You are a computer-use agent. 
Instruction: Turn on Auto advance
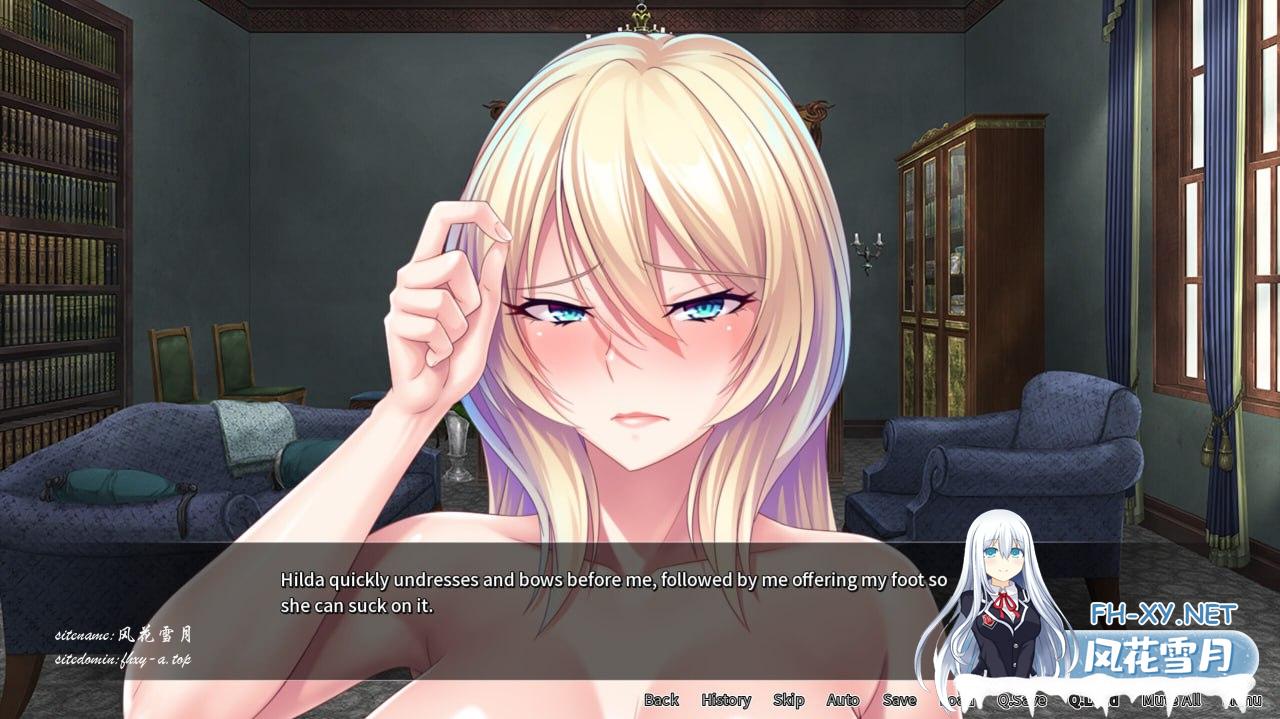pyautogui.click(x=843, y=700)
